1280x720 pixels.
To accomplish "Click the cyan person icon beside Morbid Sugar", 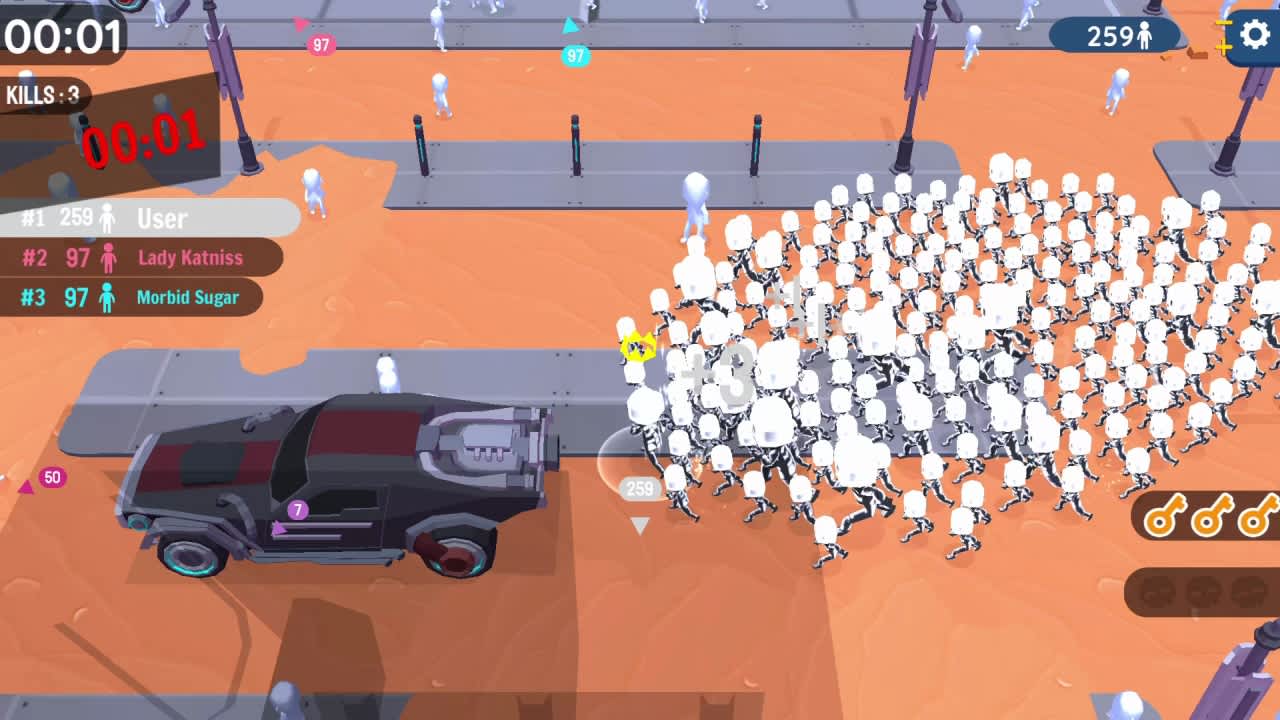I will click(x=108, y=297).
